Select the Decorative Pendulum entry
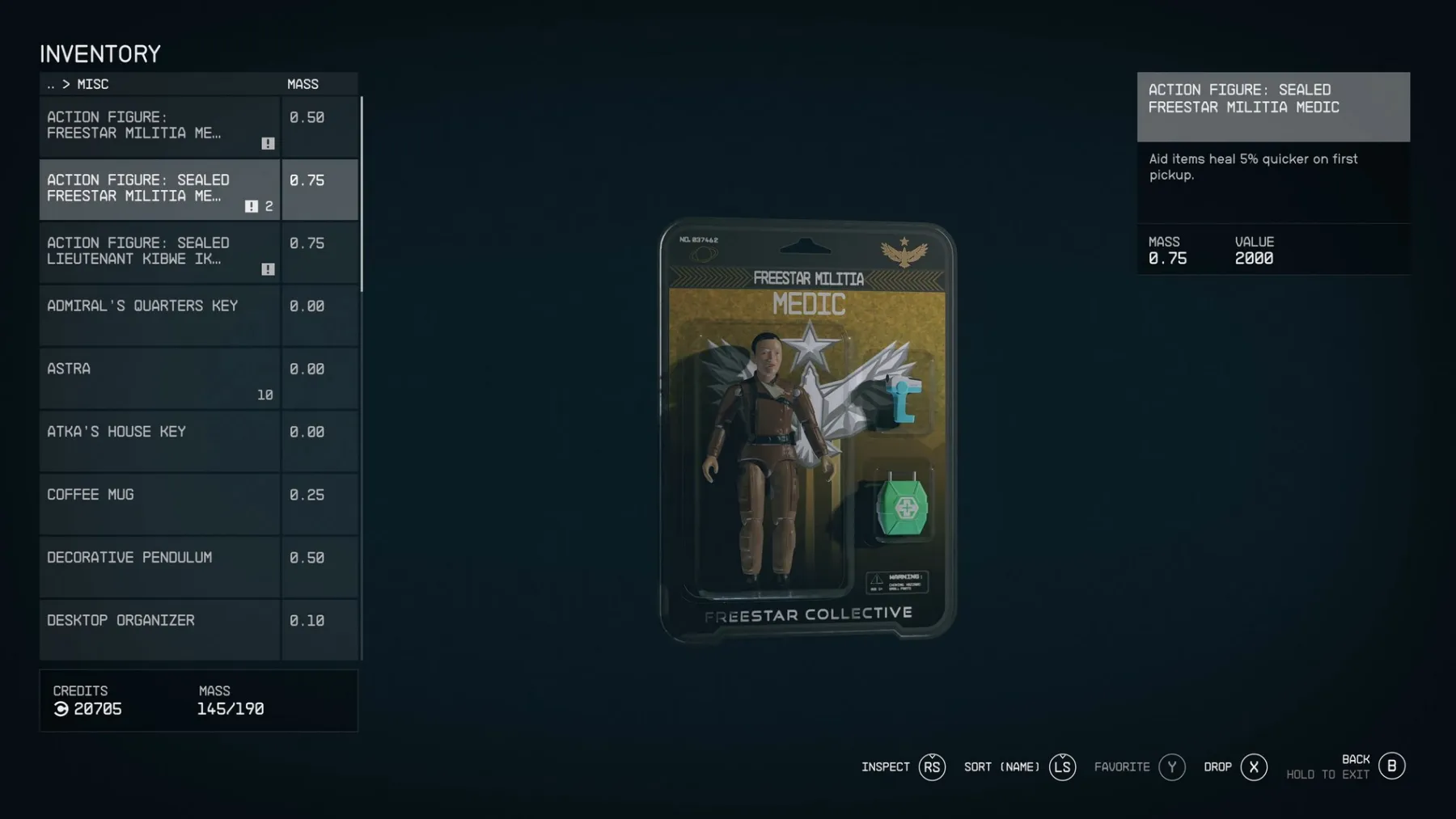1456x819 pixels. [159, 568]
